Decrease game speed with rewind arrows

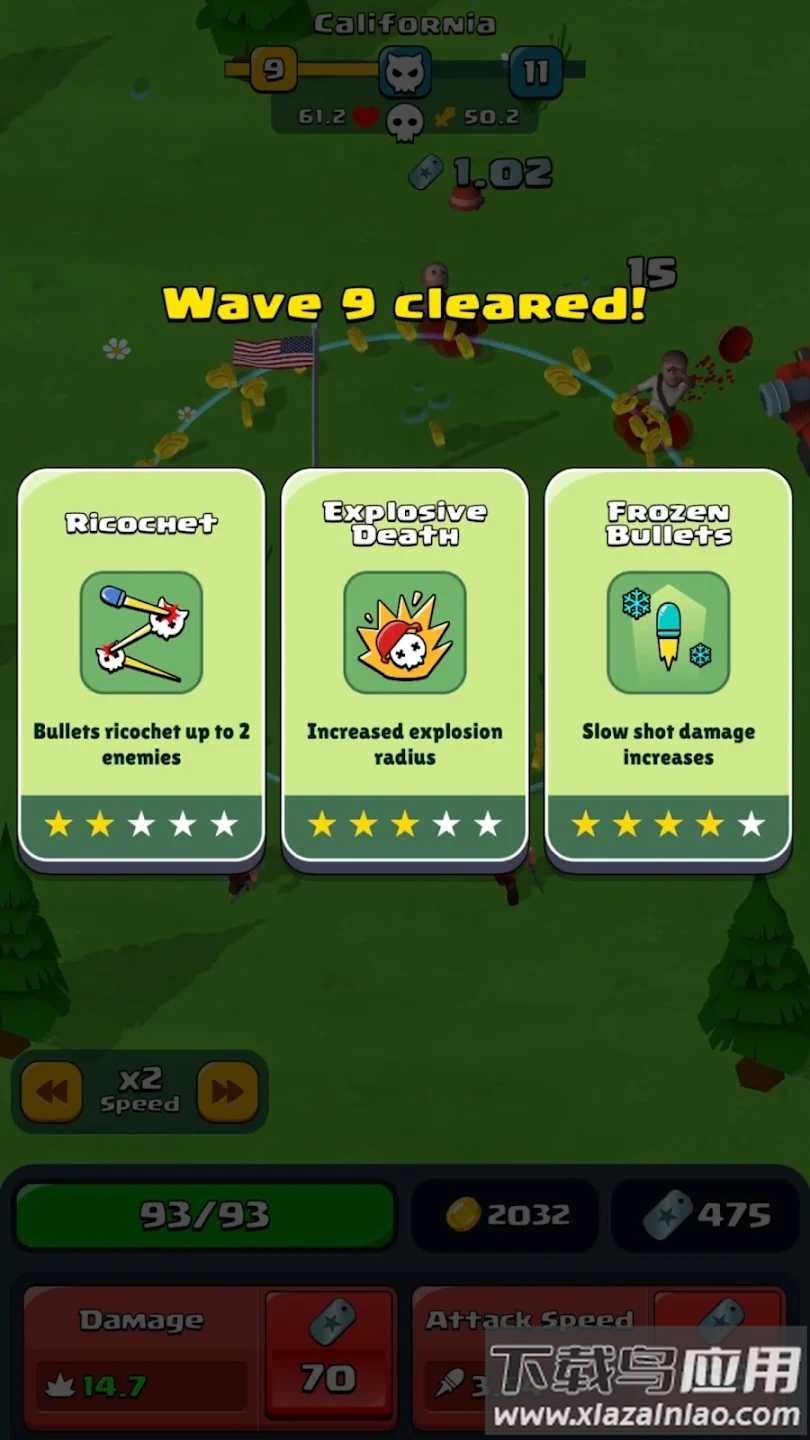click(52, 1091)
